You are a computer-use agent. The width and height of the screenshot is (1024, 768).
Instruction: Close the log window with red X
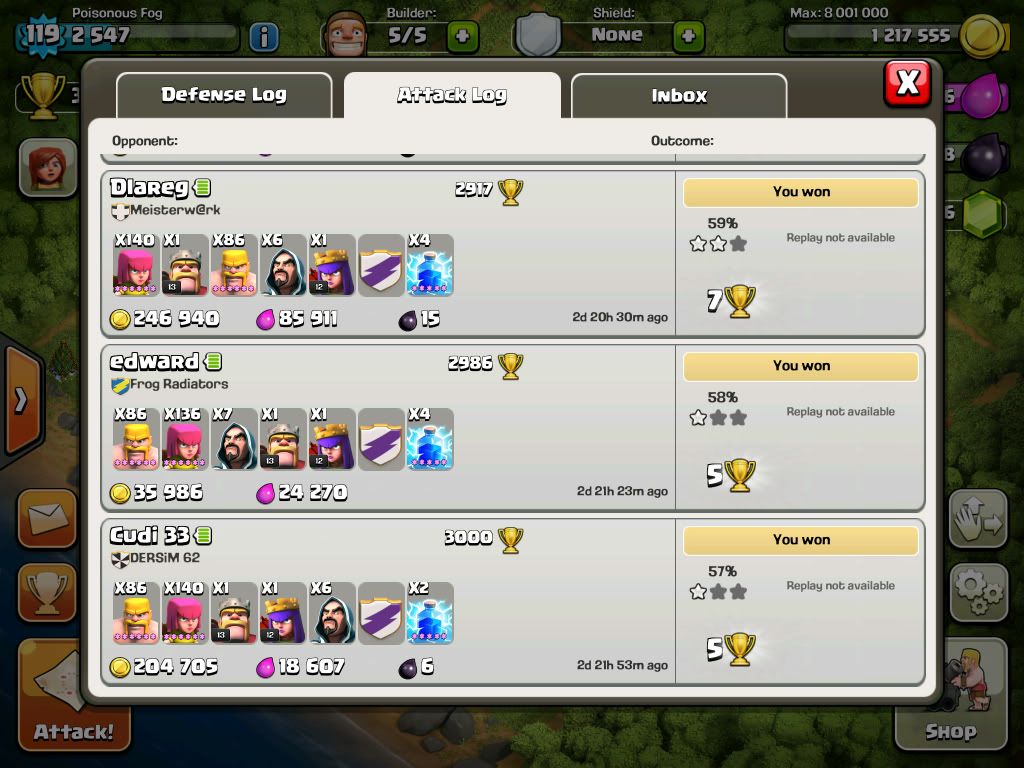coord(907,83)
